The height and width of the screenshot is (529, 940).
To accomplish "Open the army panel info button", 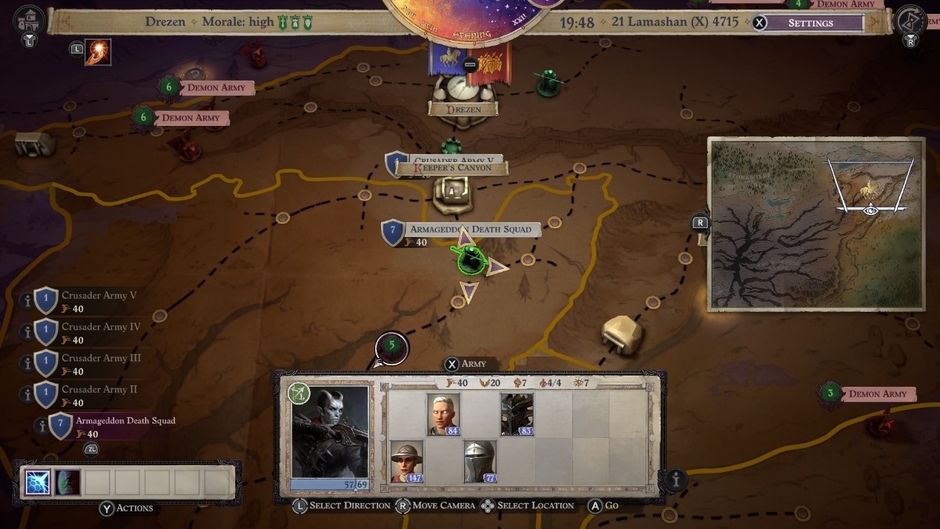I will [677, 480].
